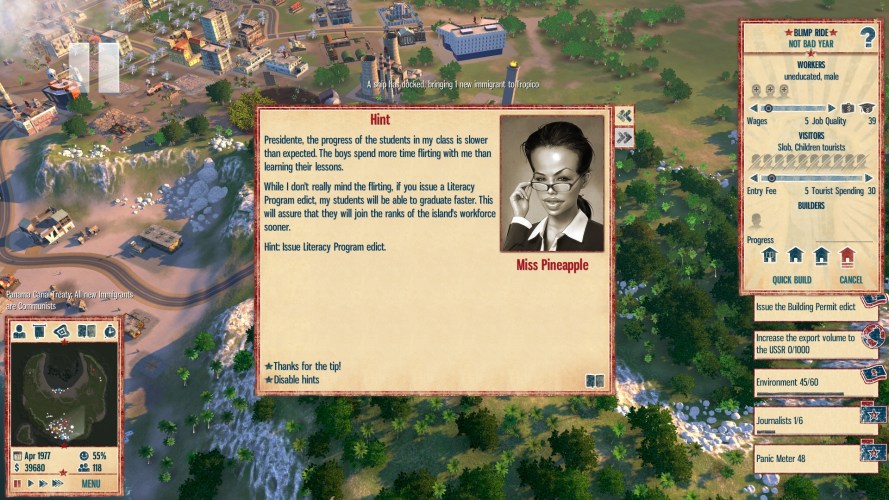Open the game MENU button
The width and height of the screenshot is (889, 500).
coord(91,484)
